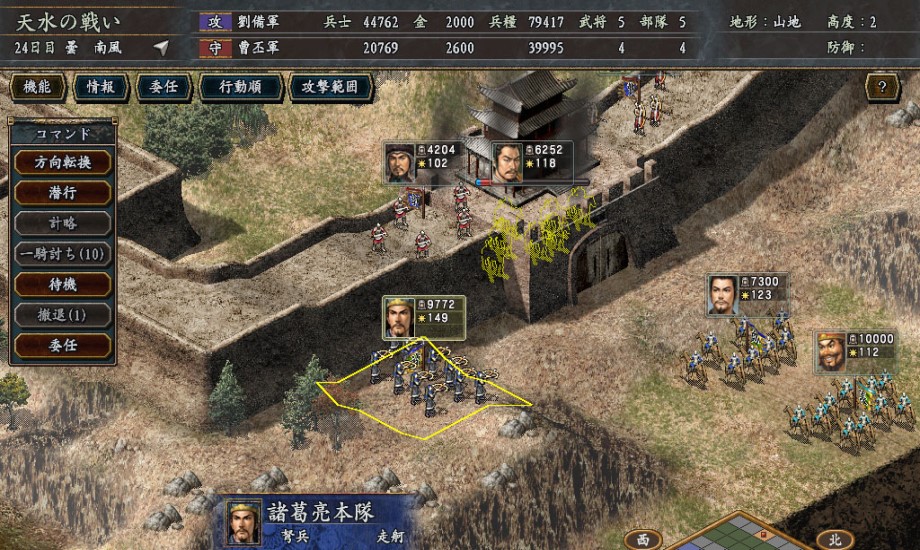920x550 pixels.
Task: Select the unit with 9772 troops
Action: (400, 317)
